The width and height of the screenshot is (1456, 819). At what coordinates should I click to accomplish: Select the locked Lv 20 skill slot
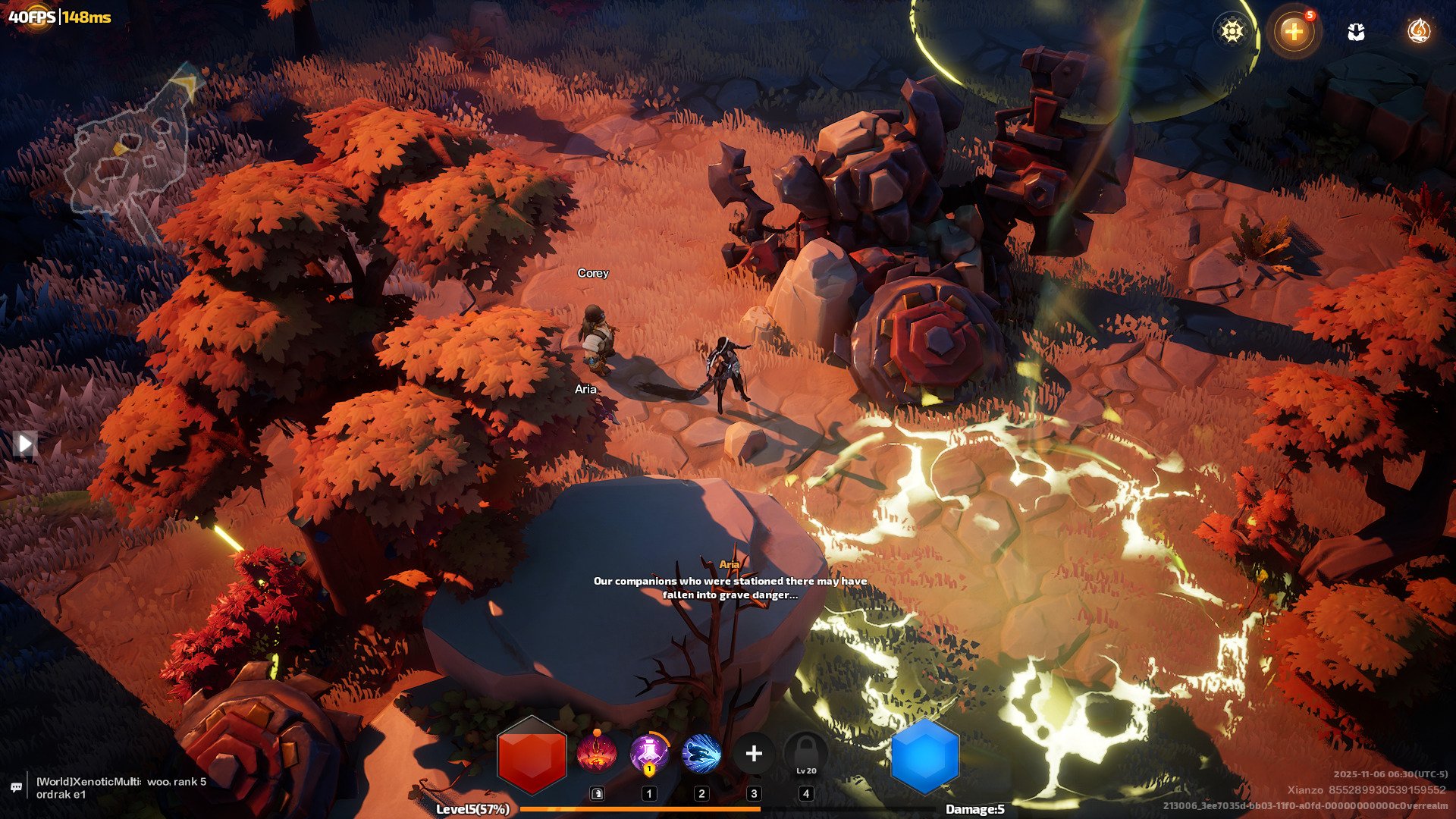tap(806, 755)
